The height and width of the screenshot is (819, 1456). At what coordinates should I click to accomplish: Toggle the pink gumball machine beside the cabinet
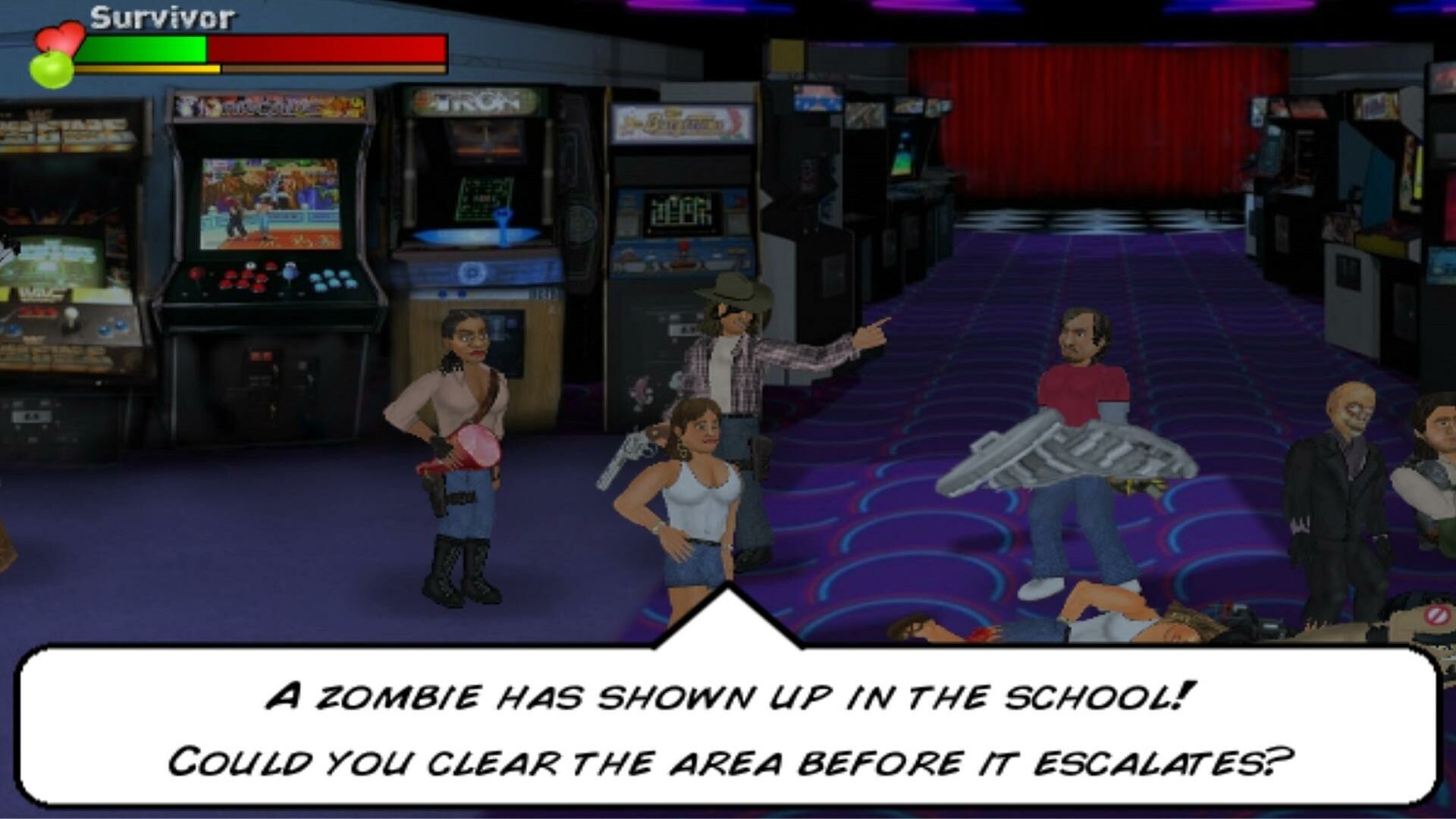pyautogui.click(x=641, y=388)
